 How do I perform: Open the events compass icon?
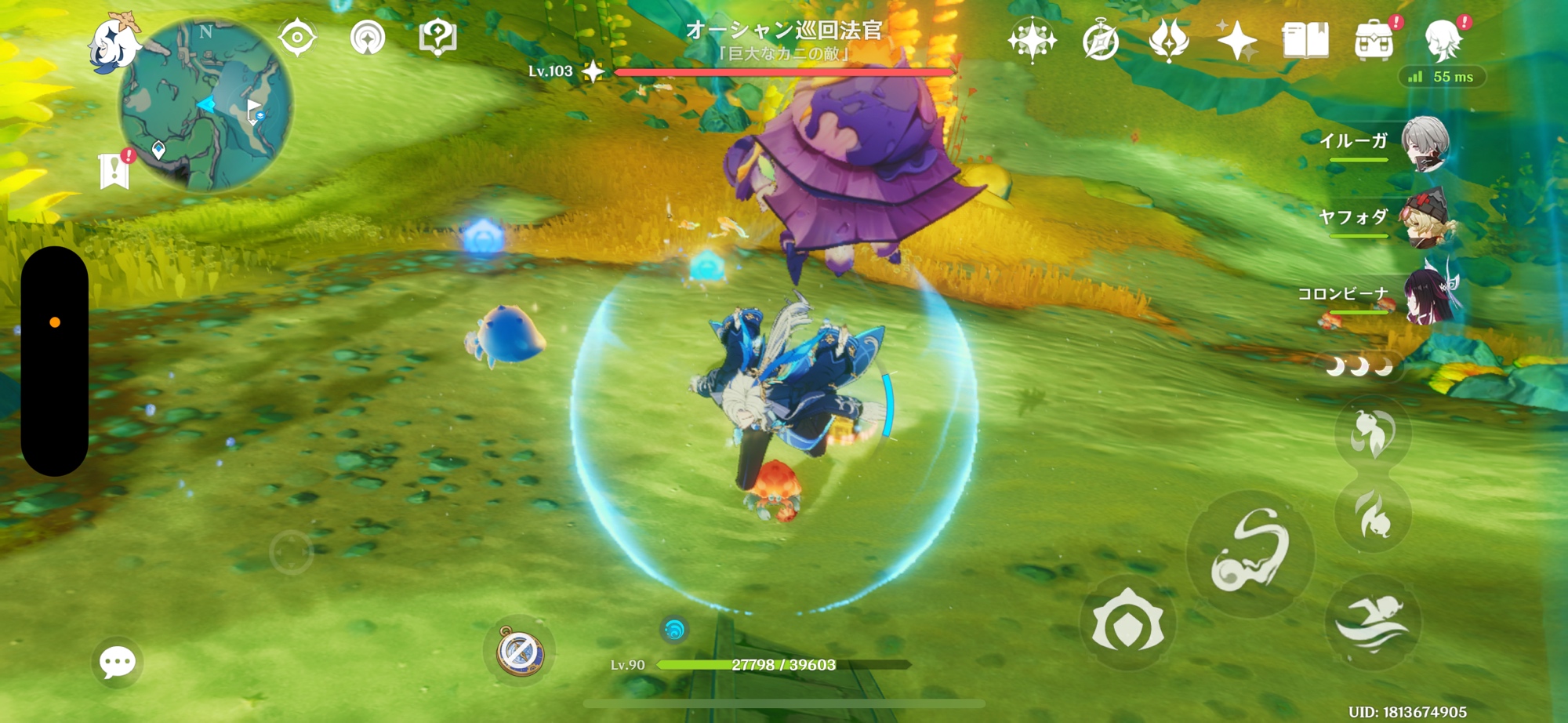1101,40
